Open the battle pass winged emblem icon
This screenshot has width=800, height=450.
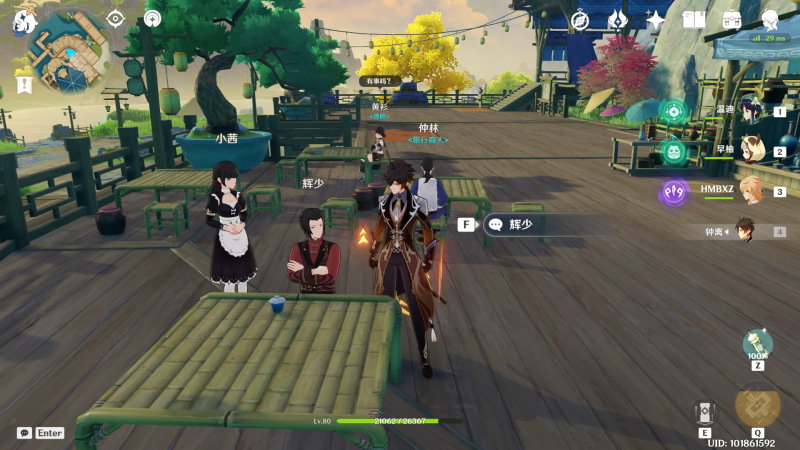pyautogui.click(x=618, y=20)
